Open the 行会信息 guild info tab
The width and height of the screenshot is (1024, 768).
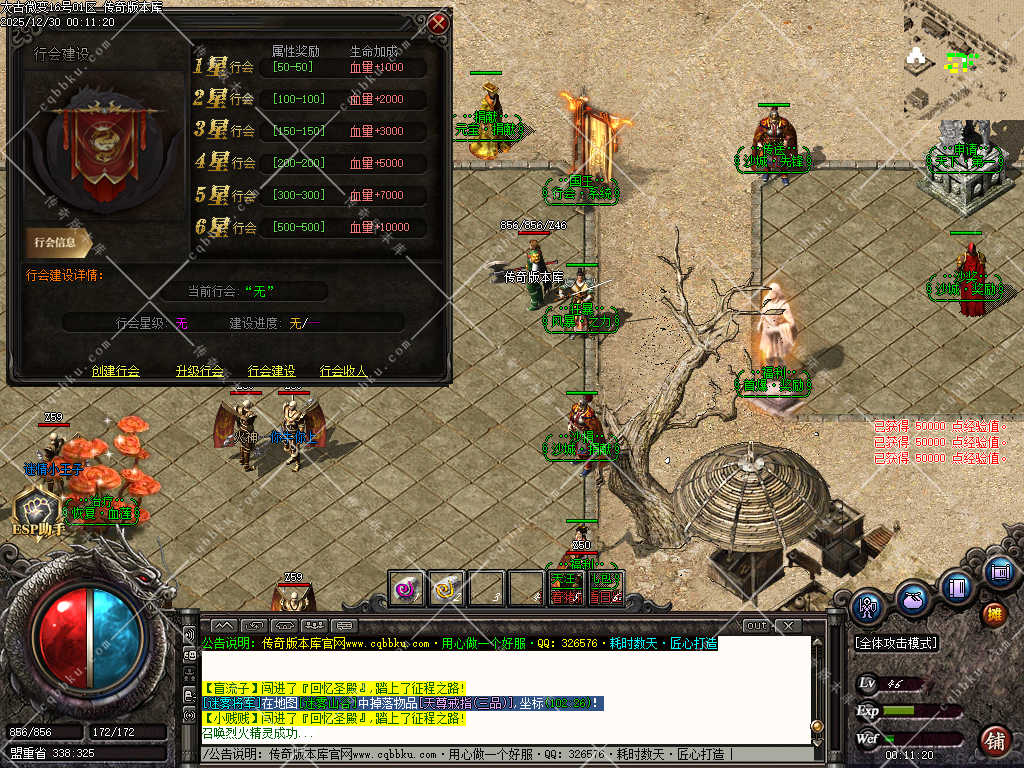[x=58, y=241]
